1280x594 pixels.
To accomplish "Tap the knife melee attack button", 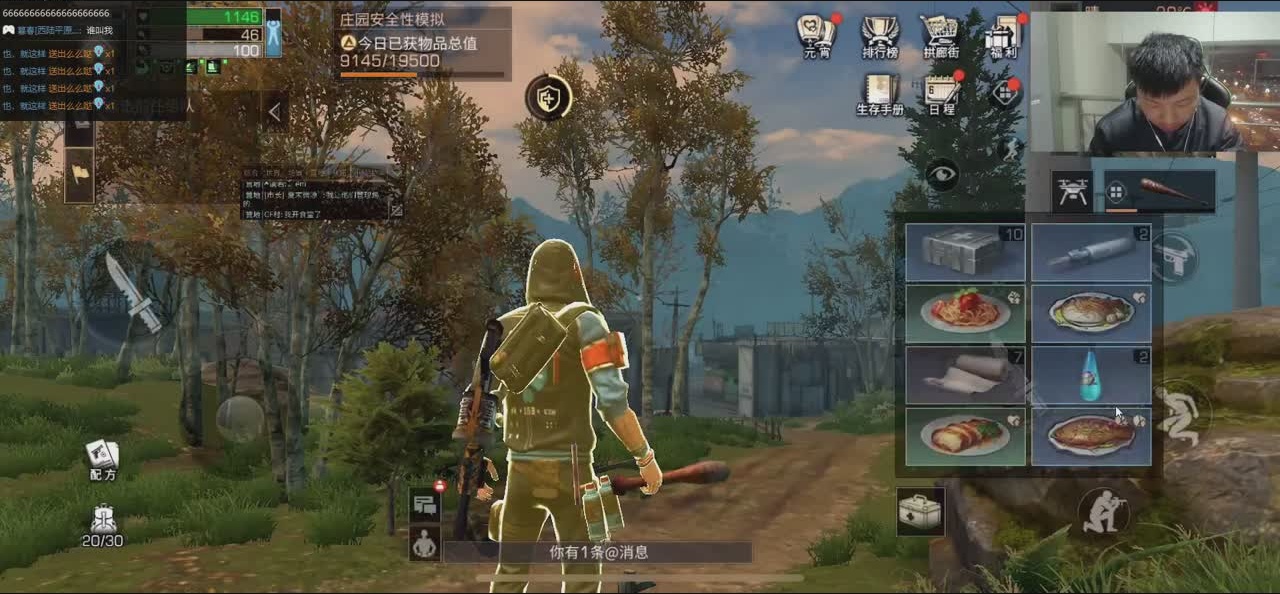I will pos(131,290).
